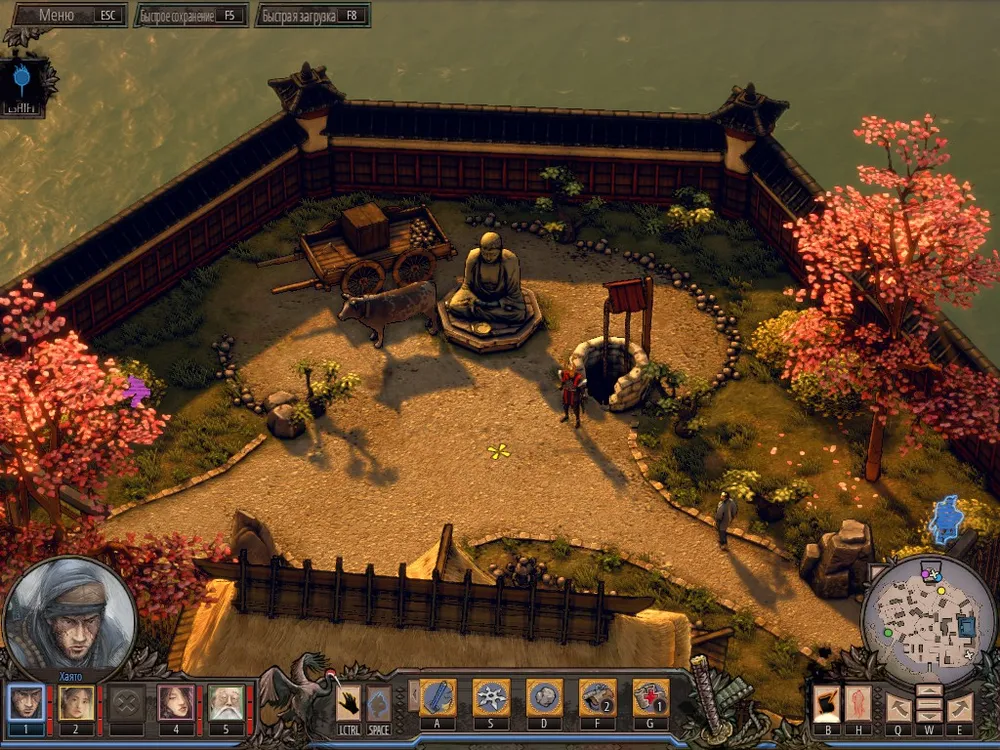Activate the black hand action icon
This screenshot has height=750, width=1000.
[348, 702]
